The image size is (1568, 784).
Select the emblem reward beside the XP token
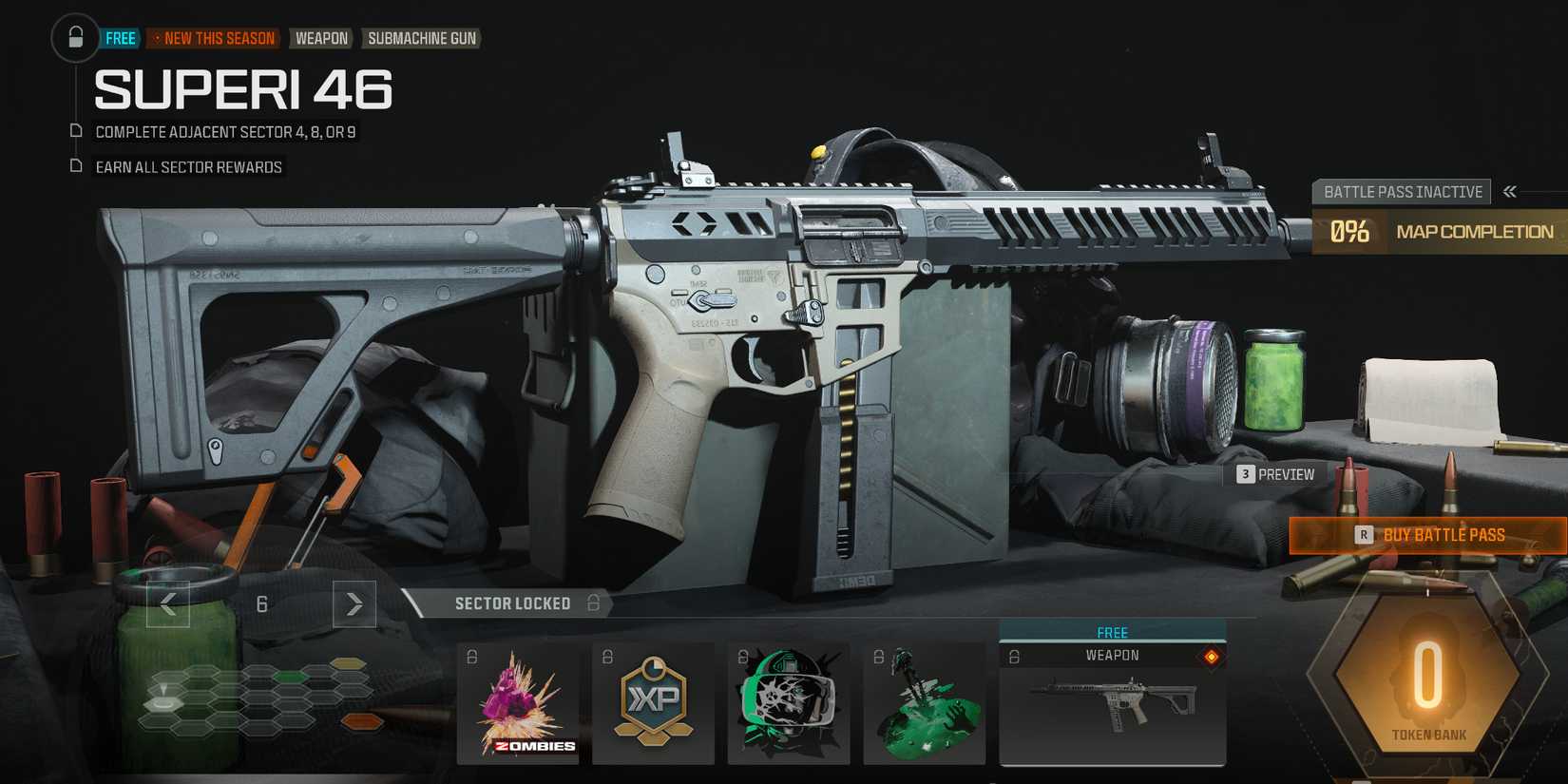tap(790, 703)
